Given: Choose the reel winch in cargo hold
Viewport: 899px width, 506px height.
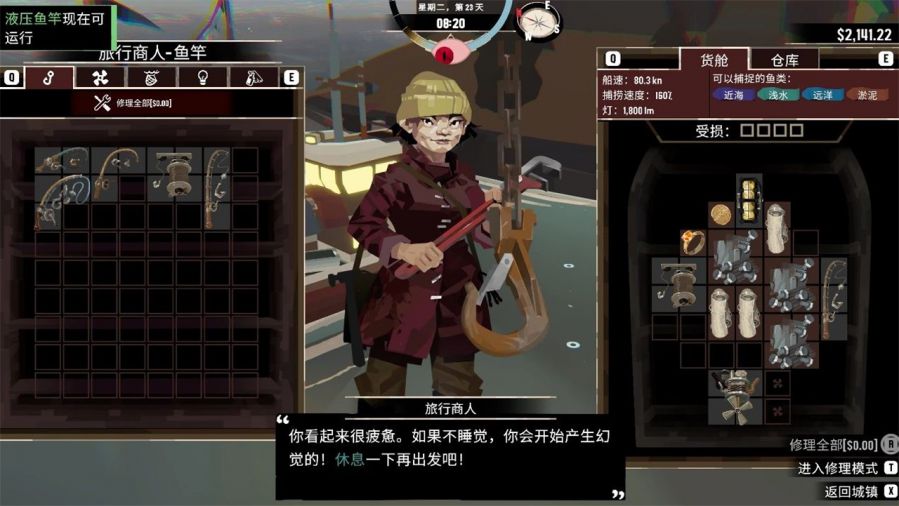Looking at the screenshot, I should click(678, 283).
